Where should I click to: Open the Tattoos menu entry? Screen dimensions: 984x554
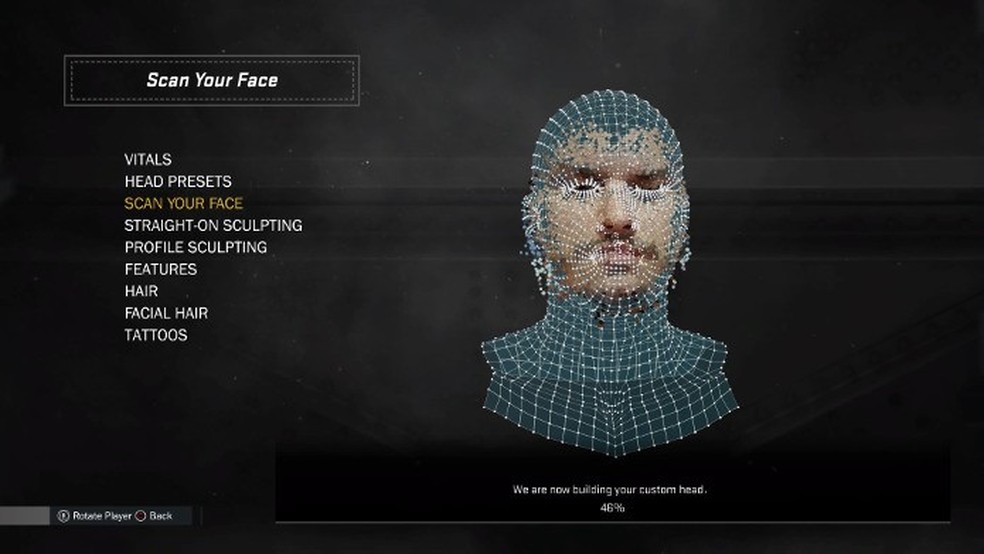tap(156, 335)
